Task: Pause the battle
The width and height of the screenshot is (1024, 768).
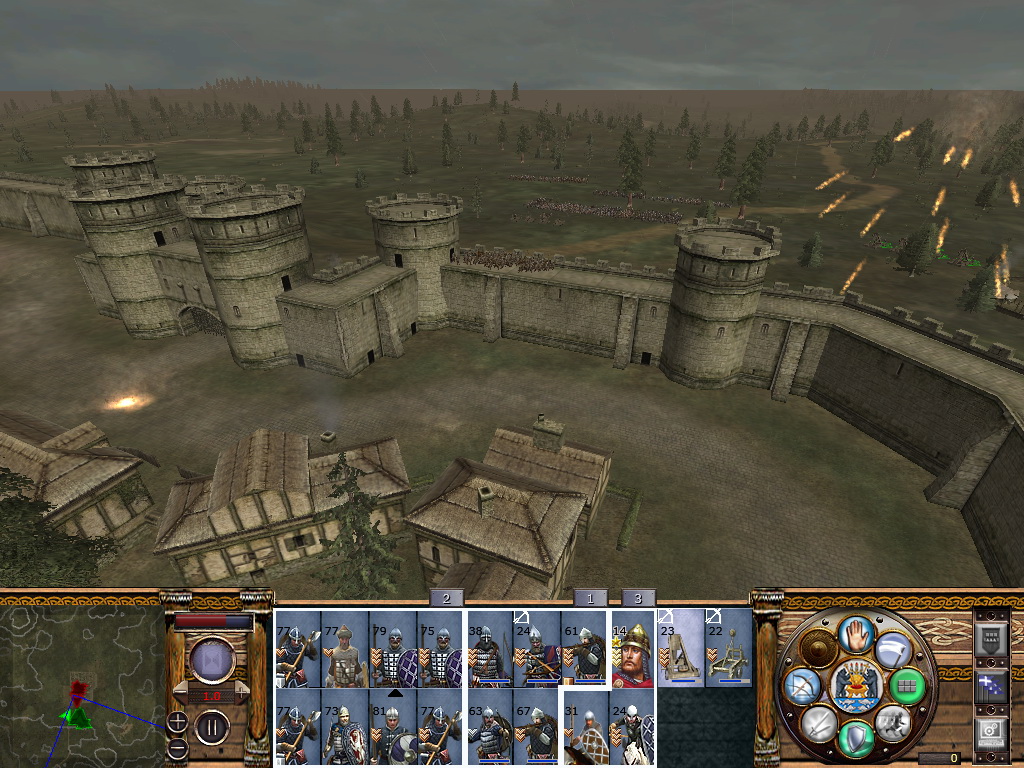Action: click(x=211, y=726)
